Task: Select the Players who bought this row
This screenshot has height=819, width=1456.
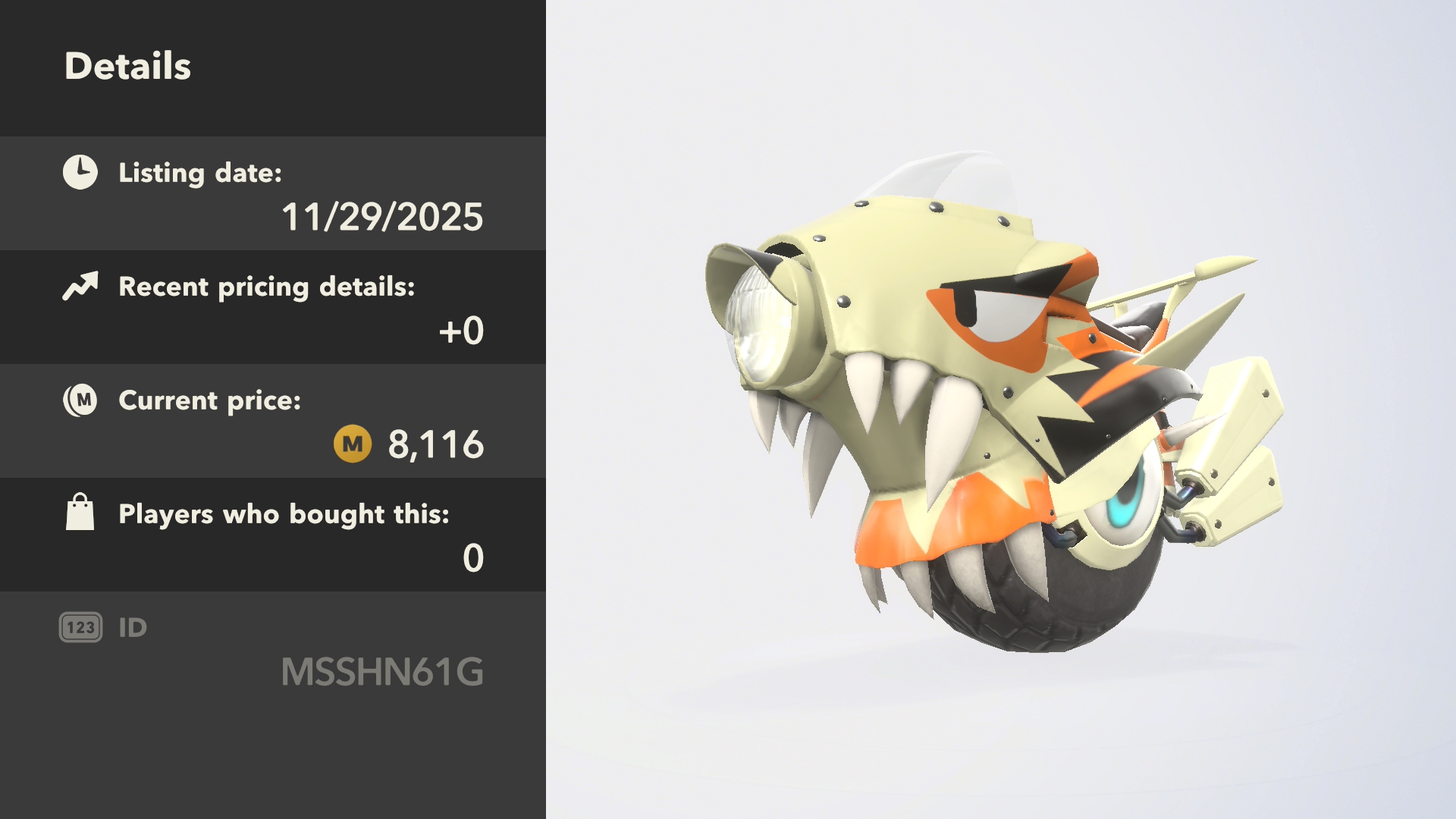Action: (273, 535)
